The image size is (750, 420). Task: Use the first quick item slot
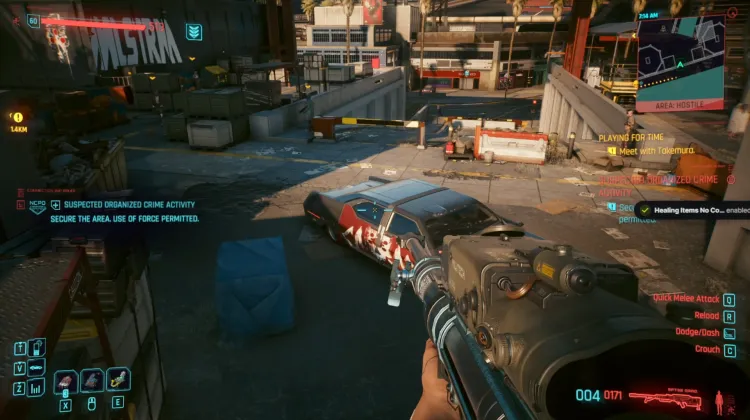[66, 379]
